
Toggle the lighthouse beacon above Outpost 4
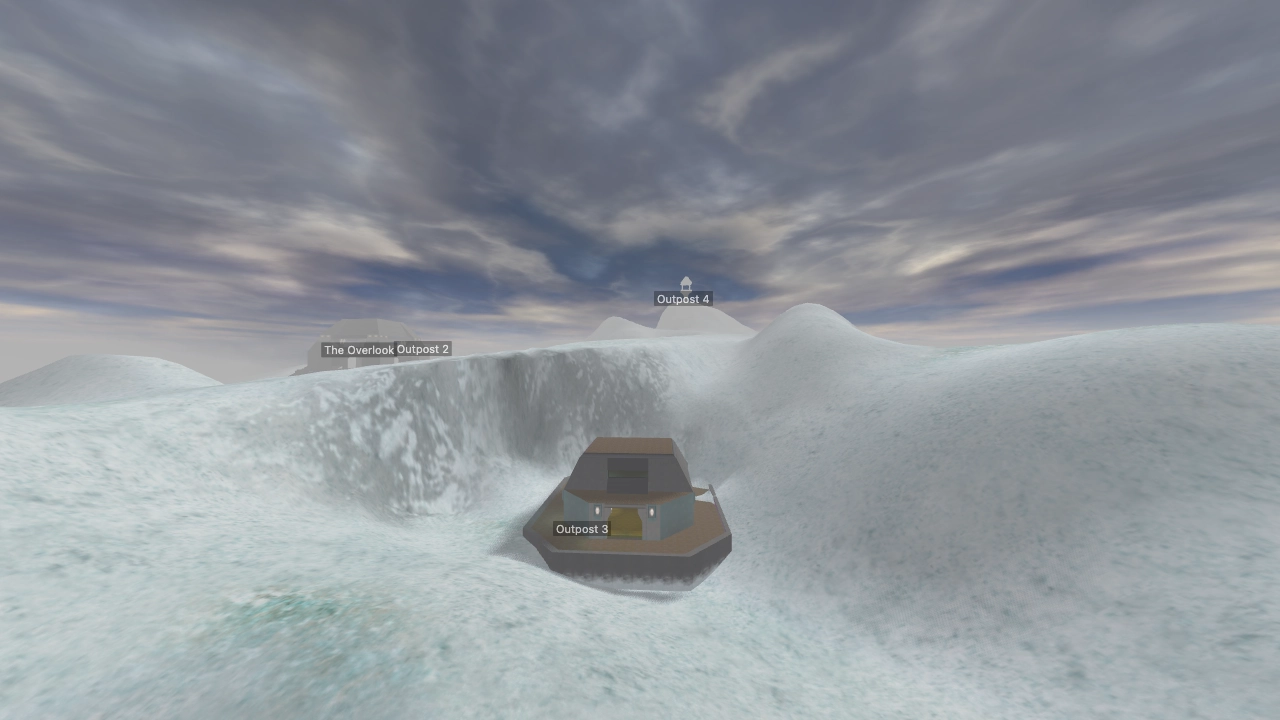point(684,283)
